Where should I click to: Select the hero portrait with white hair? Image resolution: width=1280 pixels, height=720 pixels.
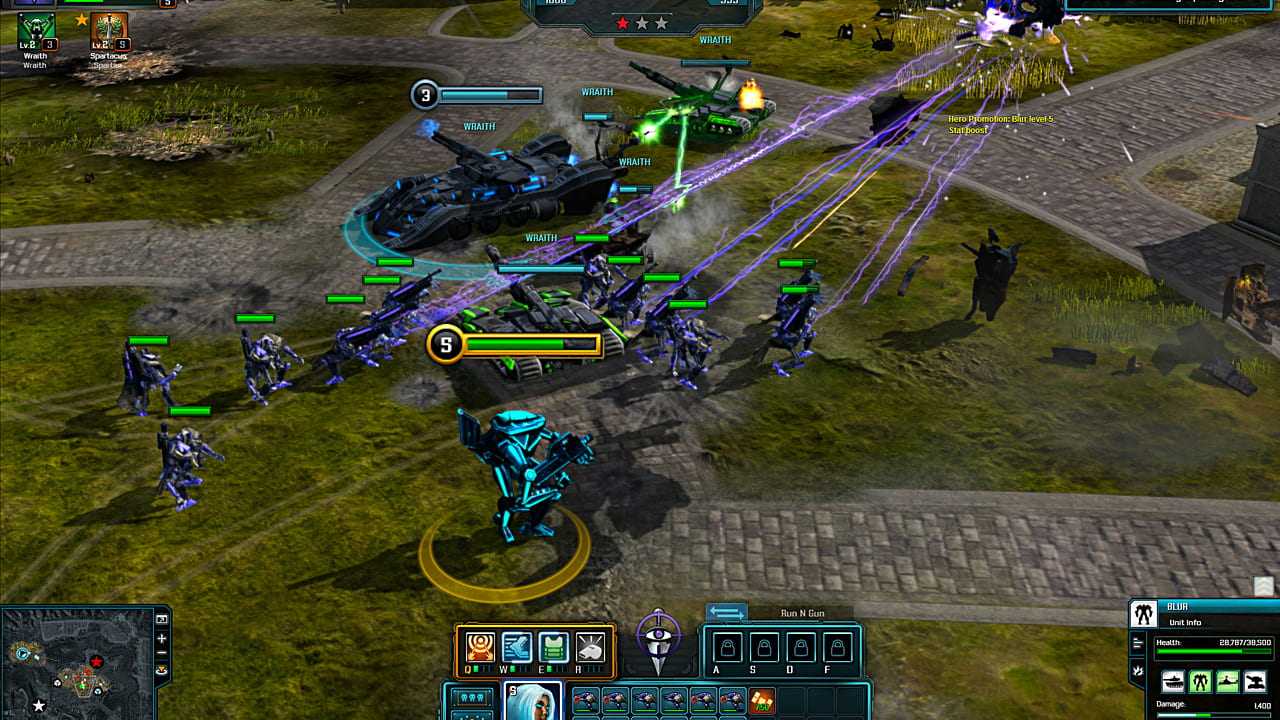coord(531,701)
